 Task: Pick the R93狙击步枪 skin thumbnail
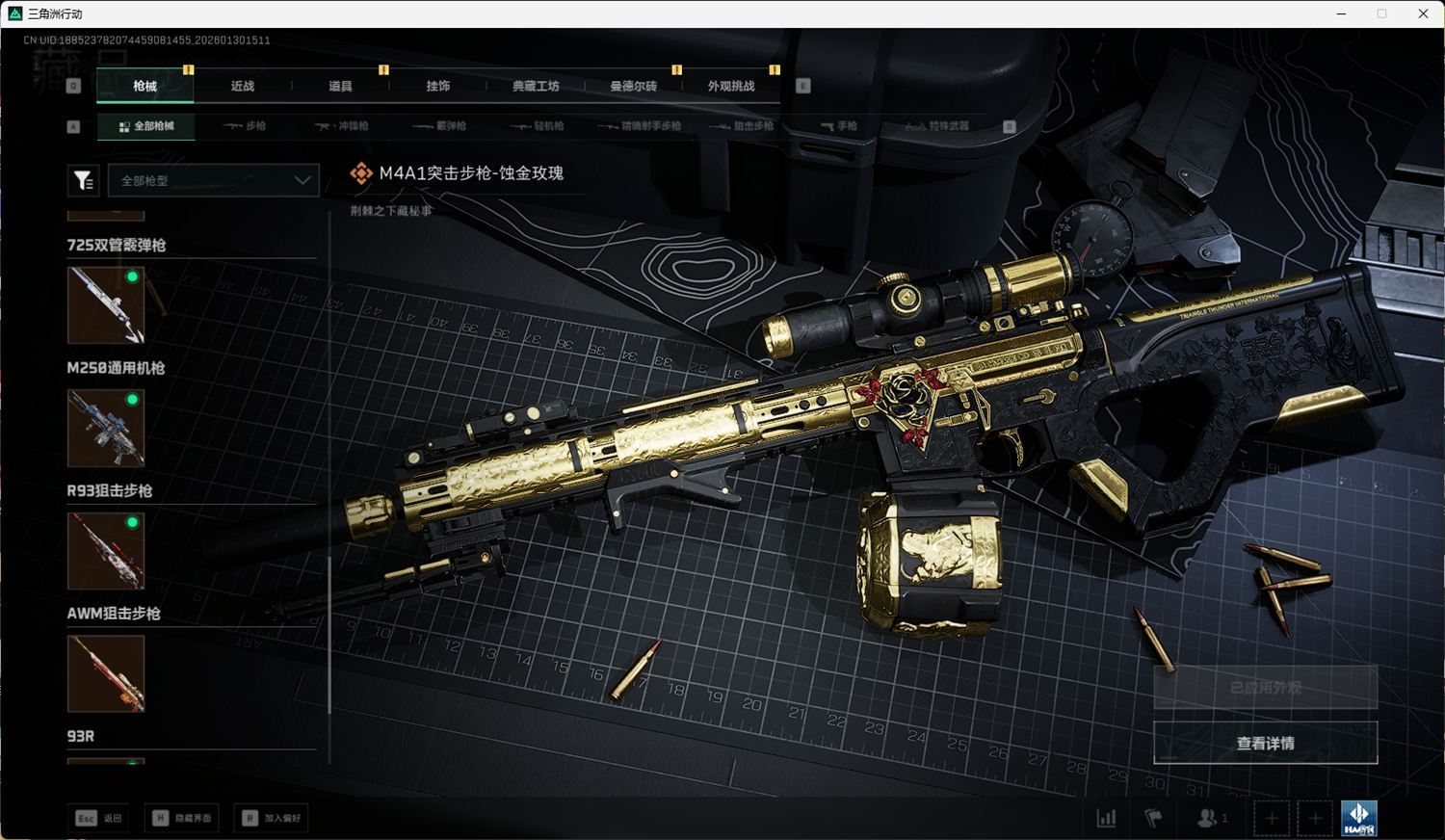tap(106, 550)
